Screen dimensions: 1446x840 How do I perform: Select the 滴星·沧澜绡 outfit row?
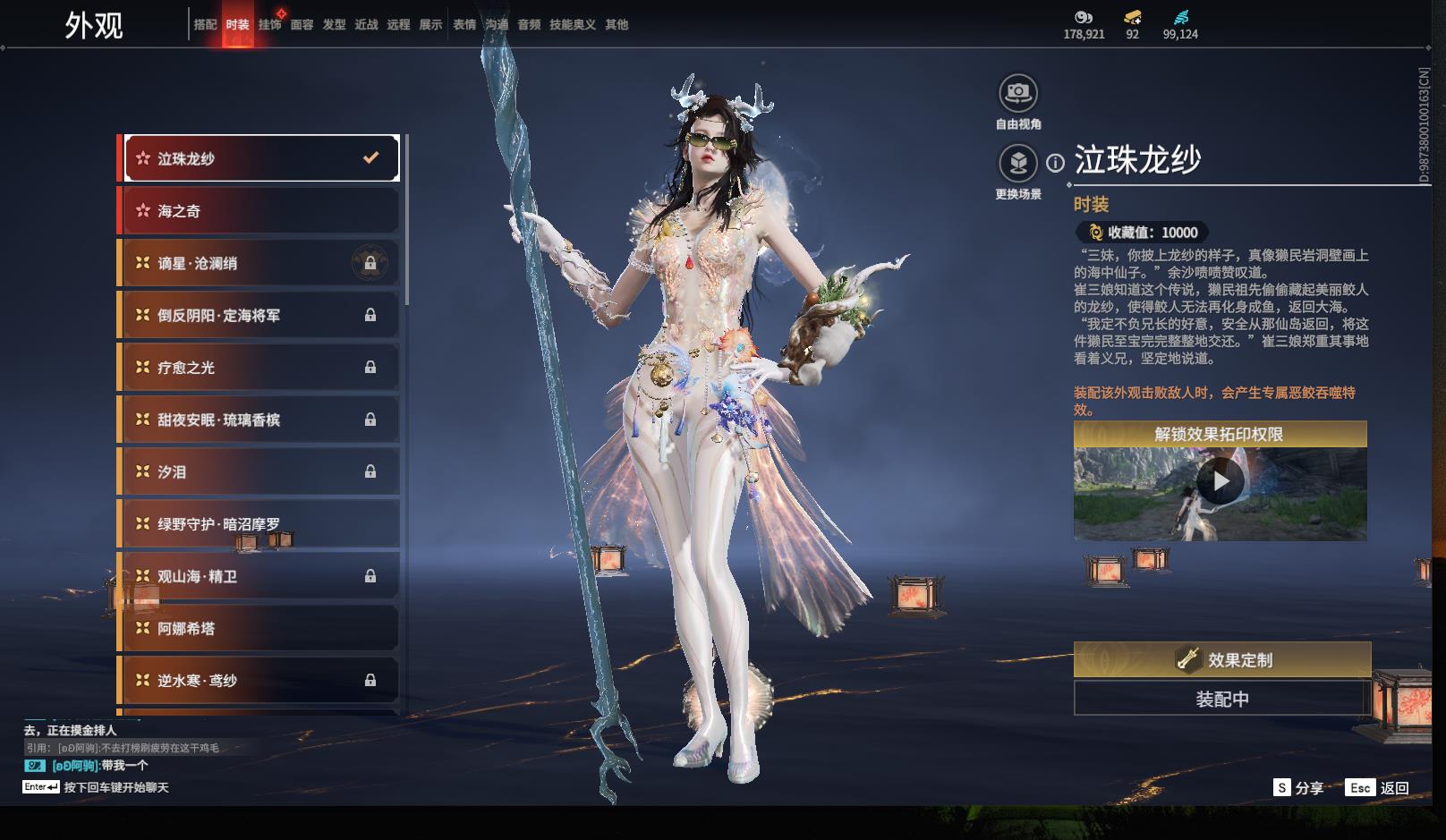[259, 263]
